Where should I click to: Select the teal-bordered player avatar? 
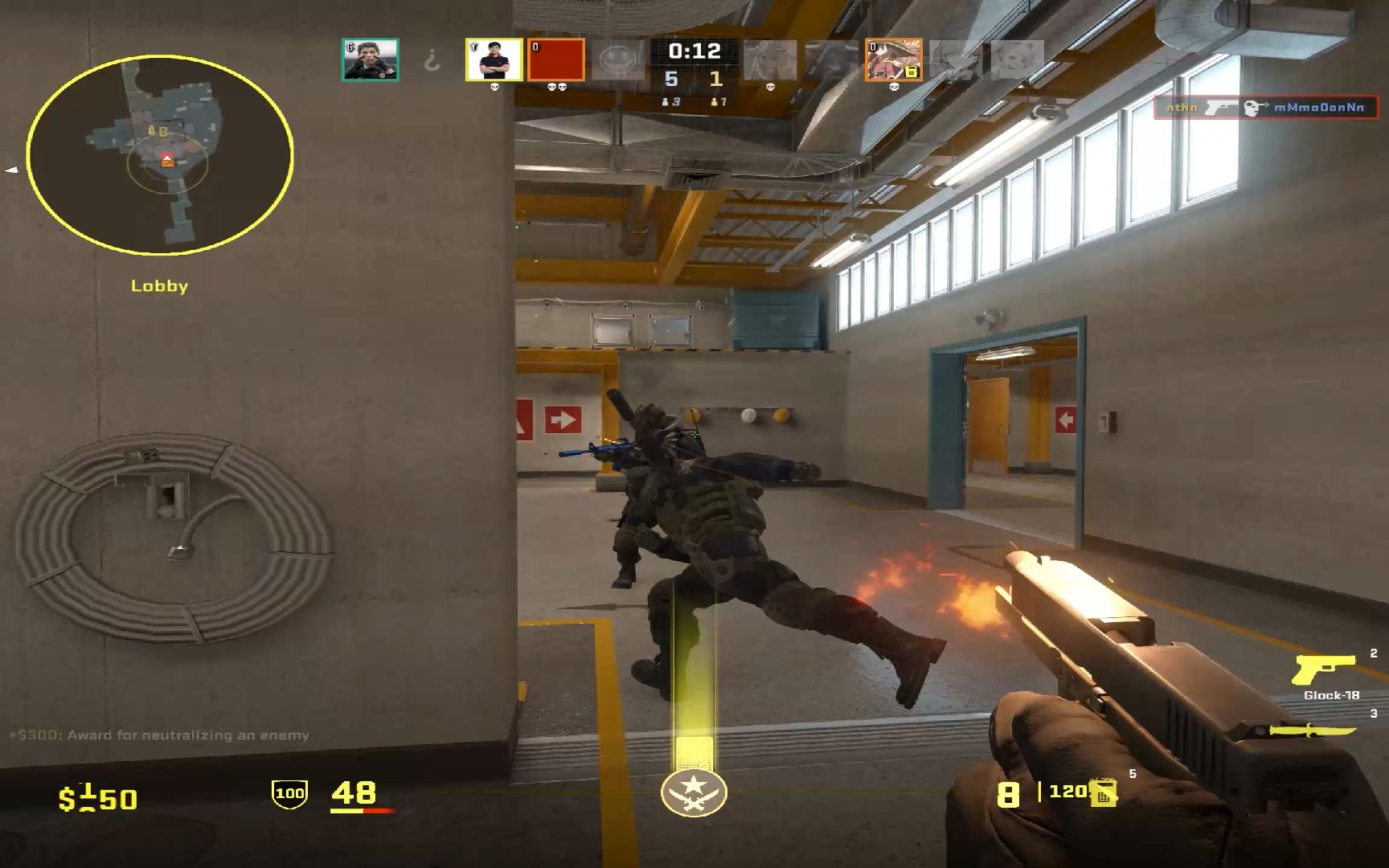coord(370,59)
